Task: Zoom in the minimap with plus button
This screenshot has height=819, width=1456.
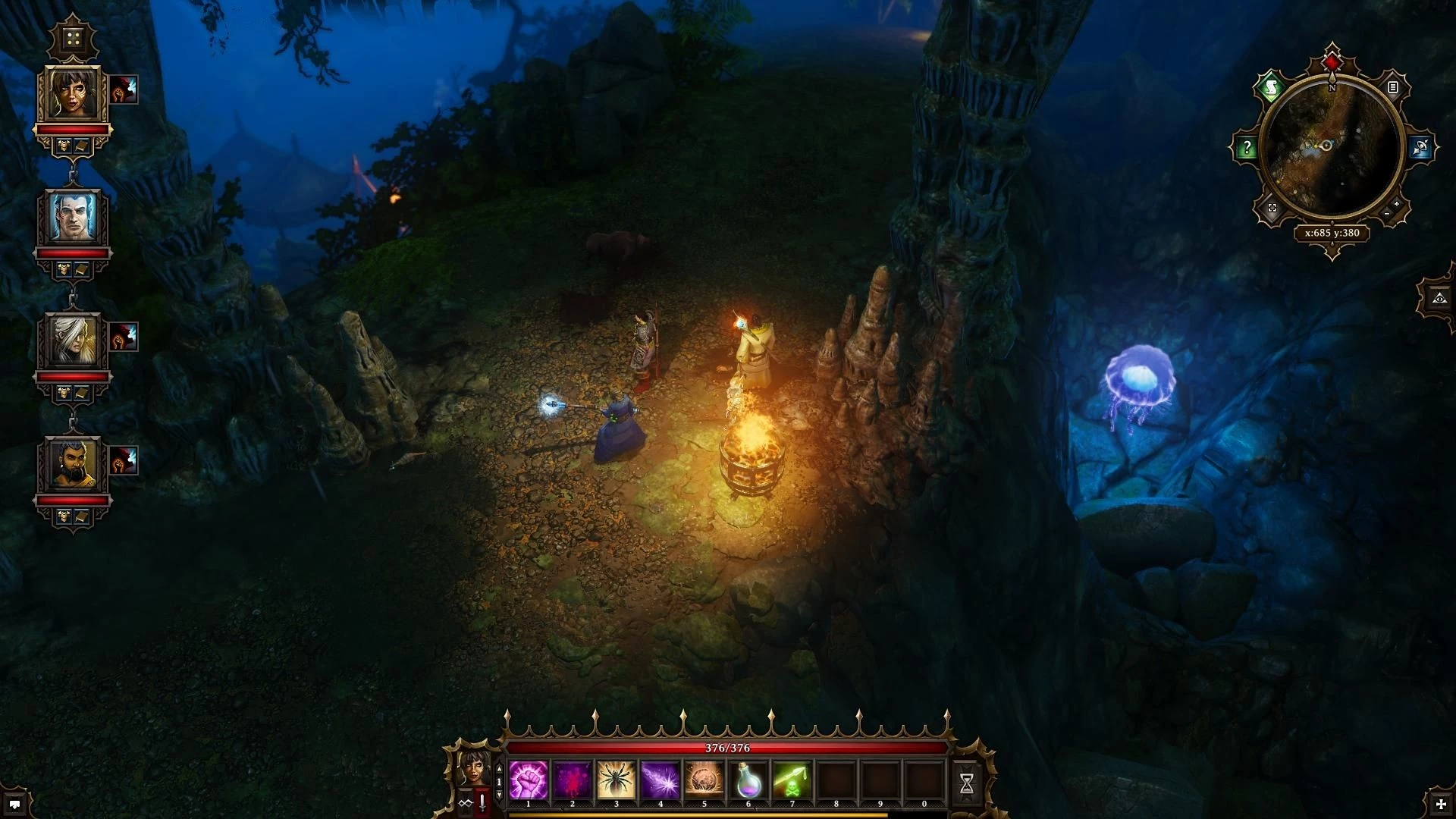Action: click(x=1397, y=204)
